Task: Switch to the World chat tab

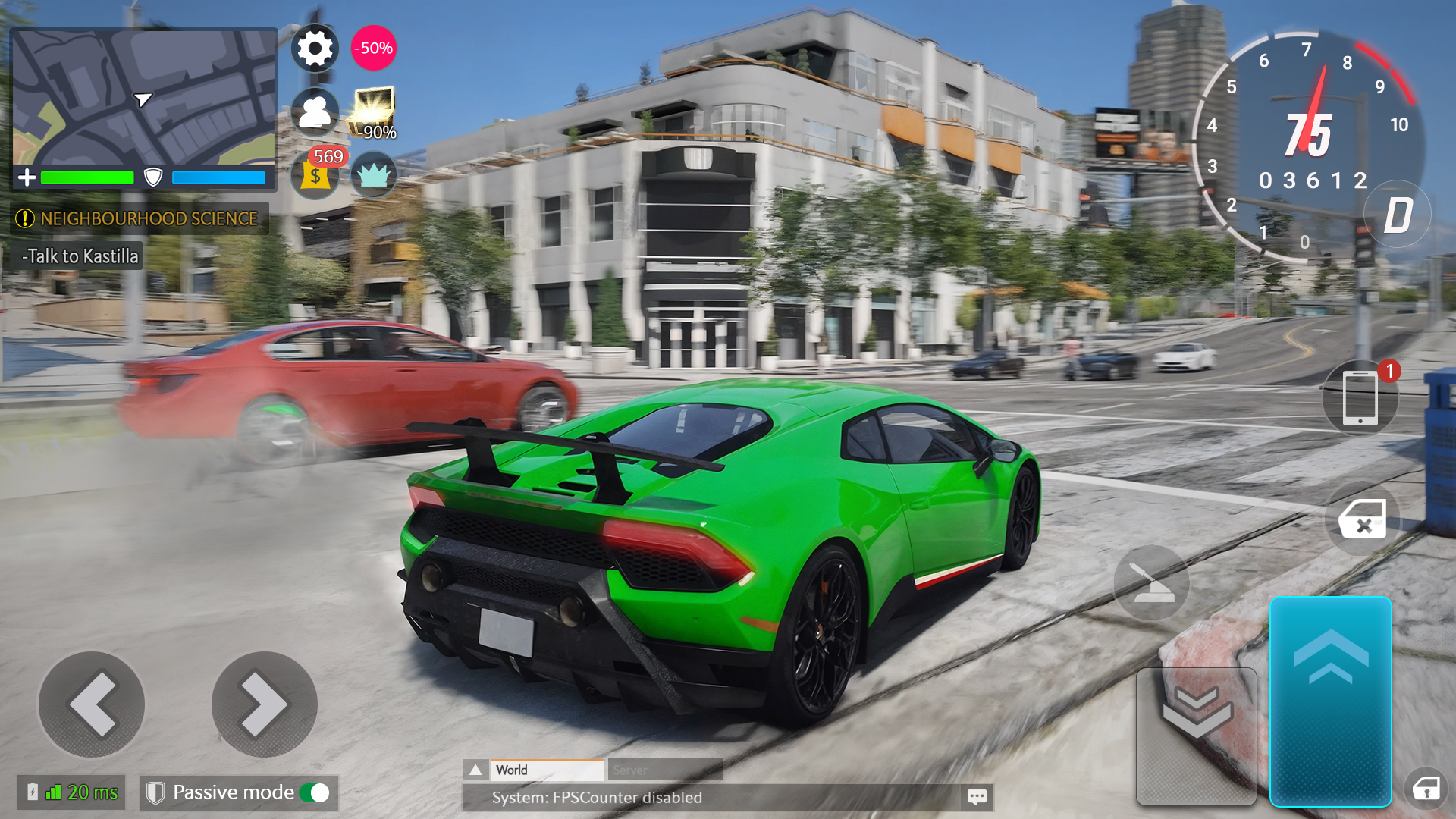Action: [548, 770]
